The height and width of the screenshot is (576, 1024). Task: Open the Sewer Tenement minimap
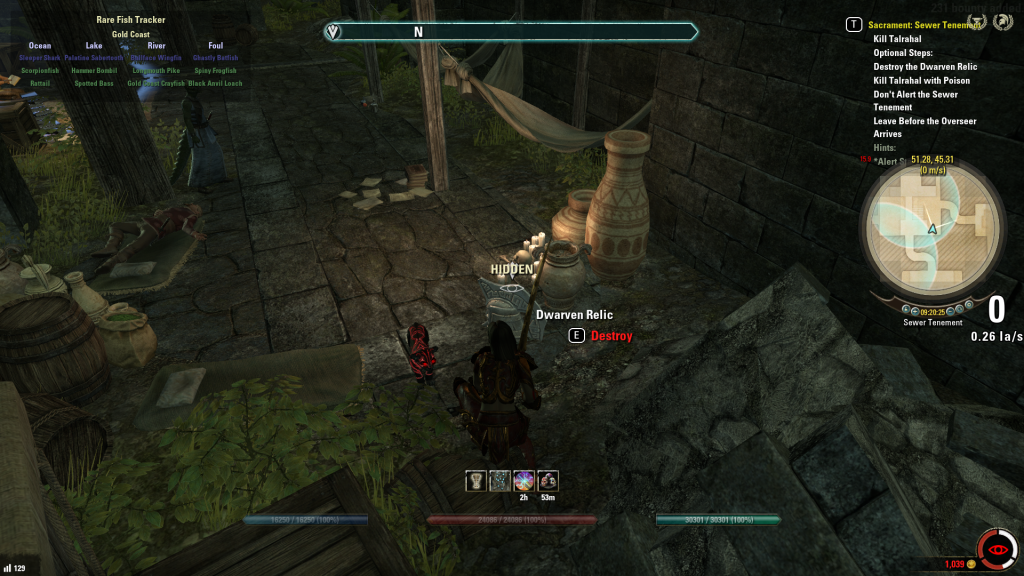[932, 228]
